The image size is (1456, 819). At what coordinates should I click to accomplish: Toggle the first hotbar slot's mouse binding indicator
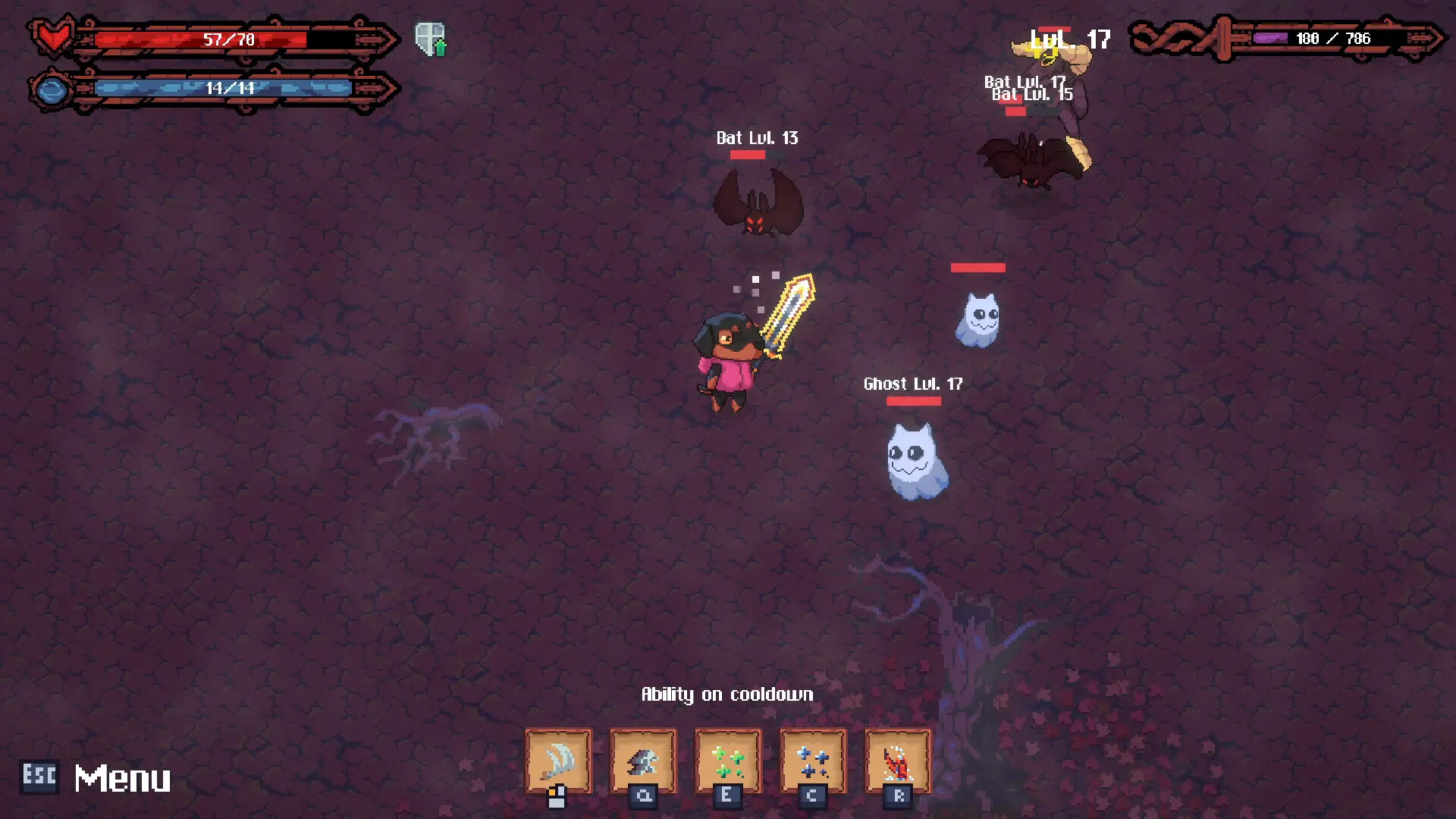pyautogui.click(x=555, y=795)
